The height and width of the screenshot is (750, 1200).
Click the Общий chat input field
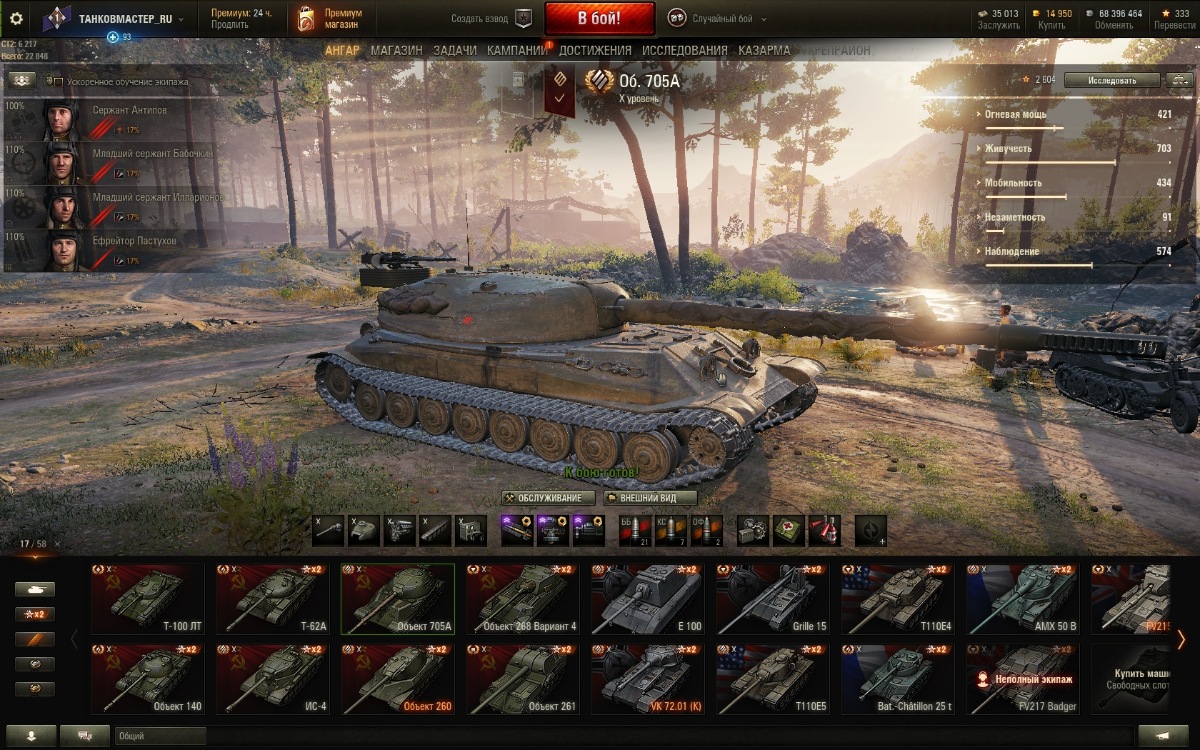click(160, 736)
